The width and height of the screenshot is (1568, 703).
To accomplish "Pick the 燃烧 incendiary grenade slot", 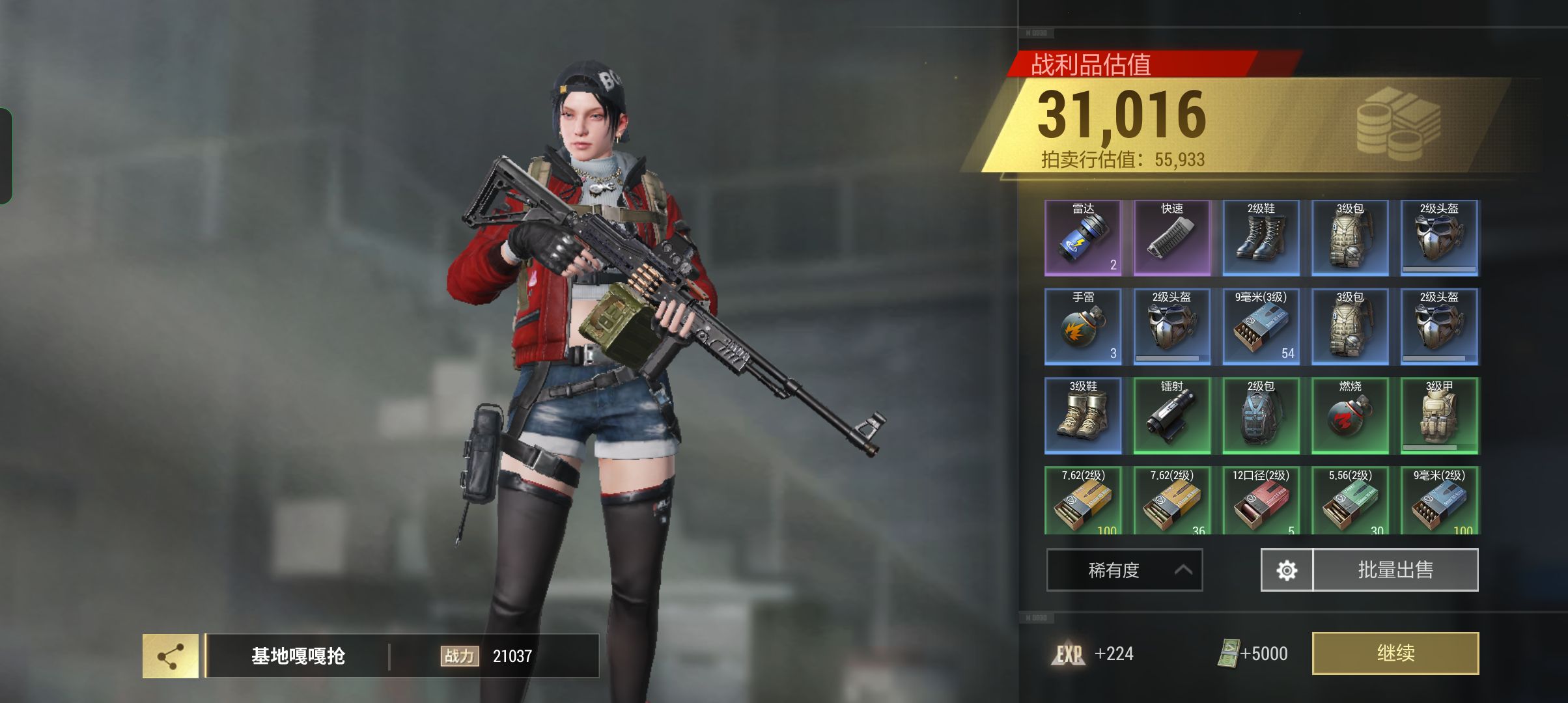I will pos(1350,416).
